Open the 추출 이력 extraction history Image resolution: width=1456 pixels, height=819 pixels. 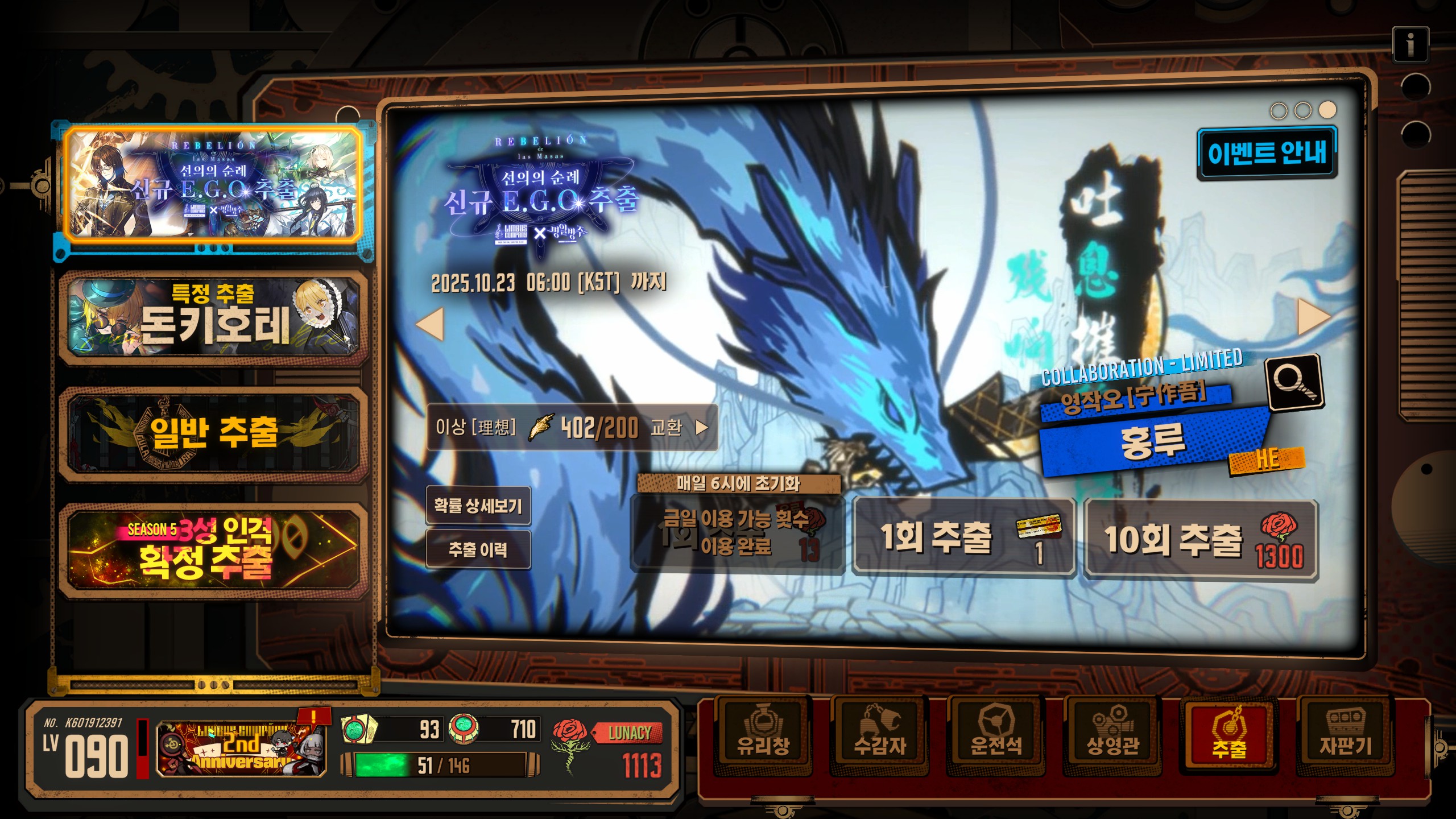(x=478, y=549)
